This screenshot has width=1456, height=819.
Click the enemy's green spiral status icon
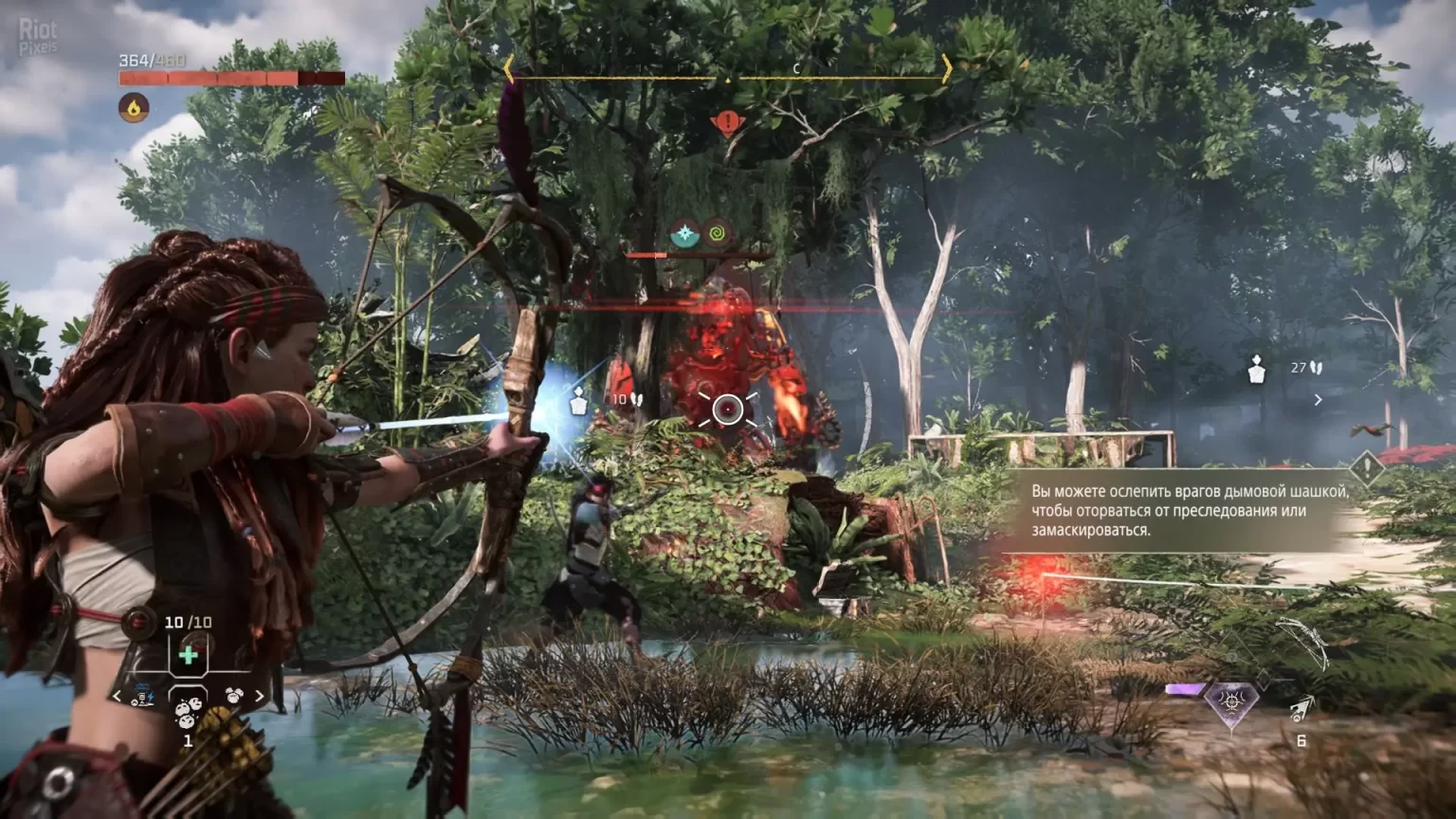718,233
